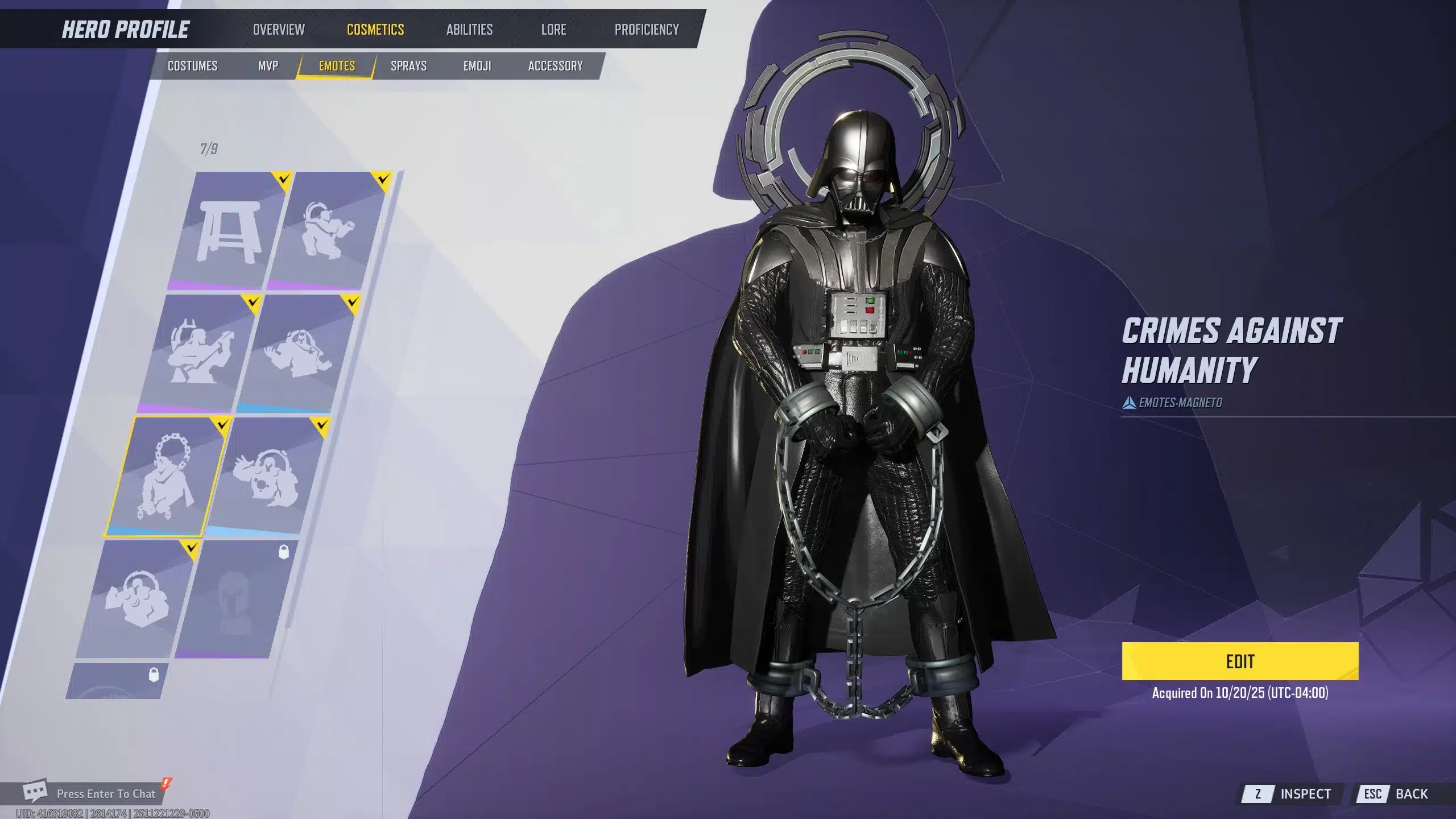Click the yellow Edit button
Viewport: 1456px width, 819px height.
[1240, 661]
